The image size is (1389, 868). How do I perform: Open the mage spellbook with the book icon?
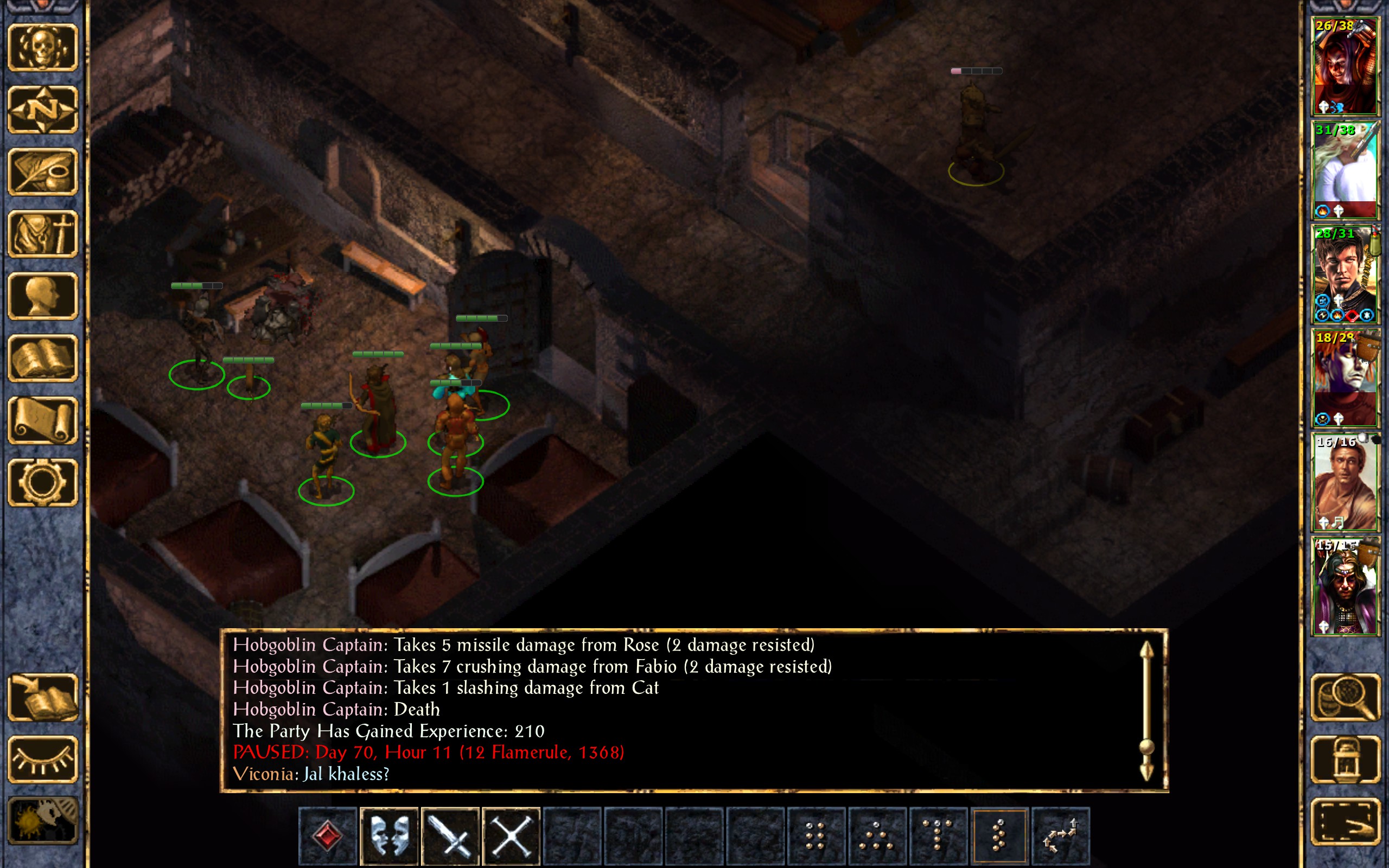42,358
